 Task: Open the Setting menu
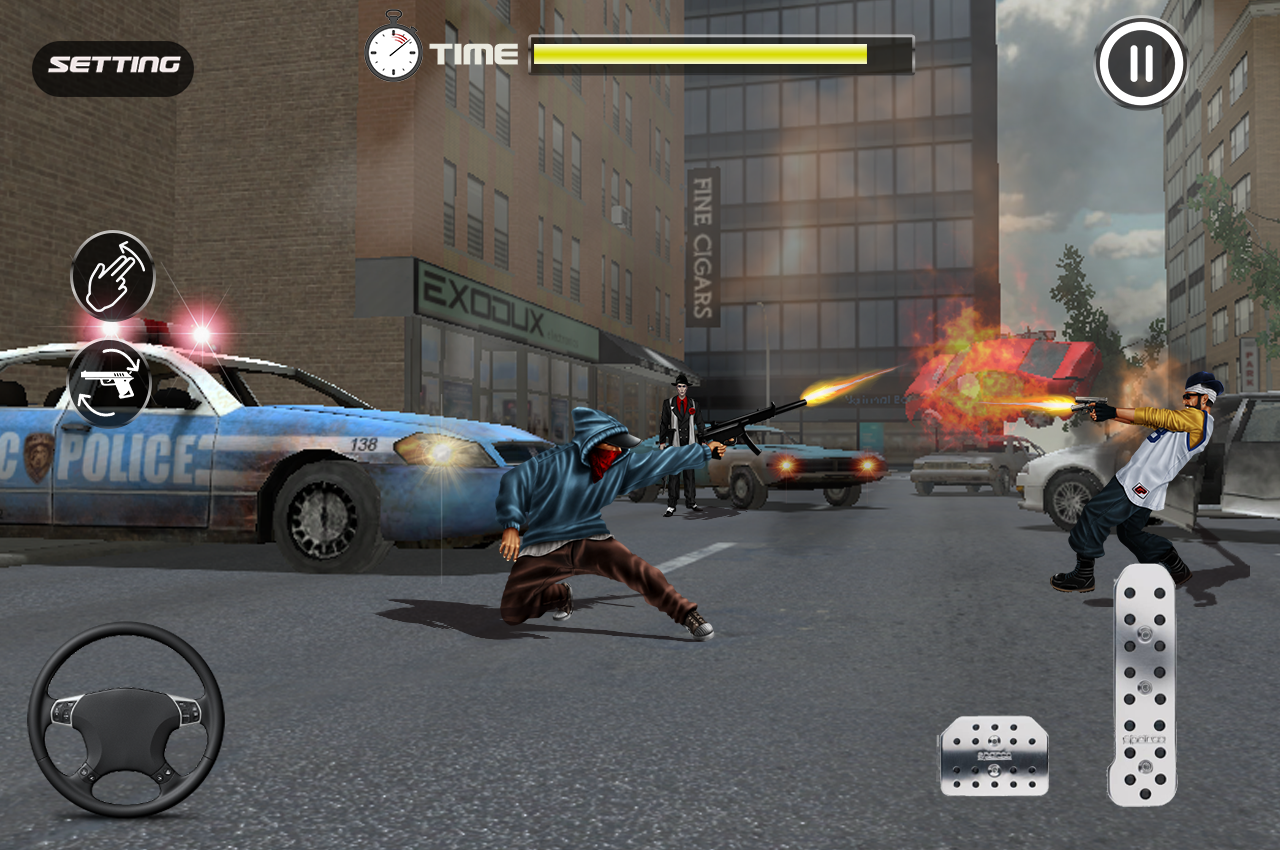click(113, 67)
